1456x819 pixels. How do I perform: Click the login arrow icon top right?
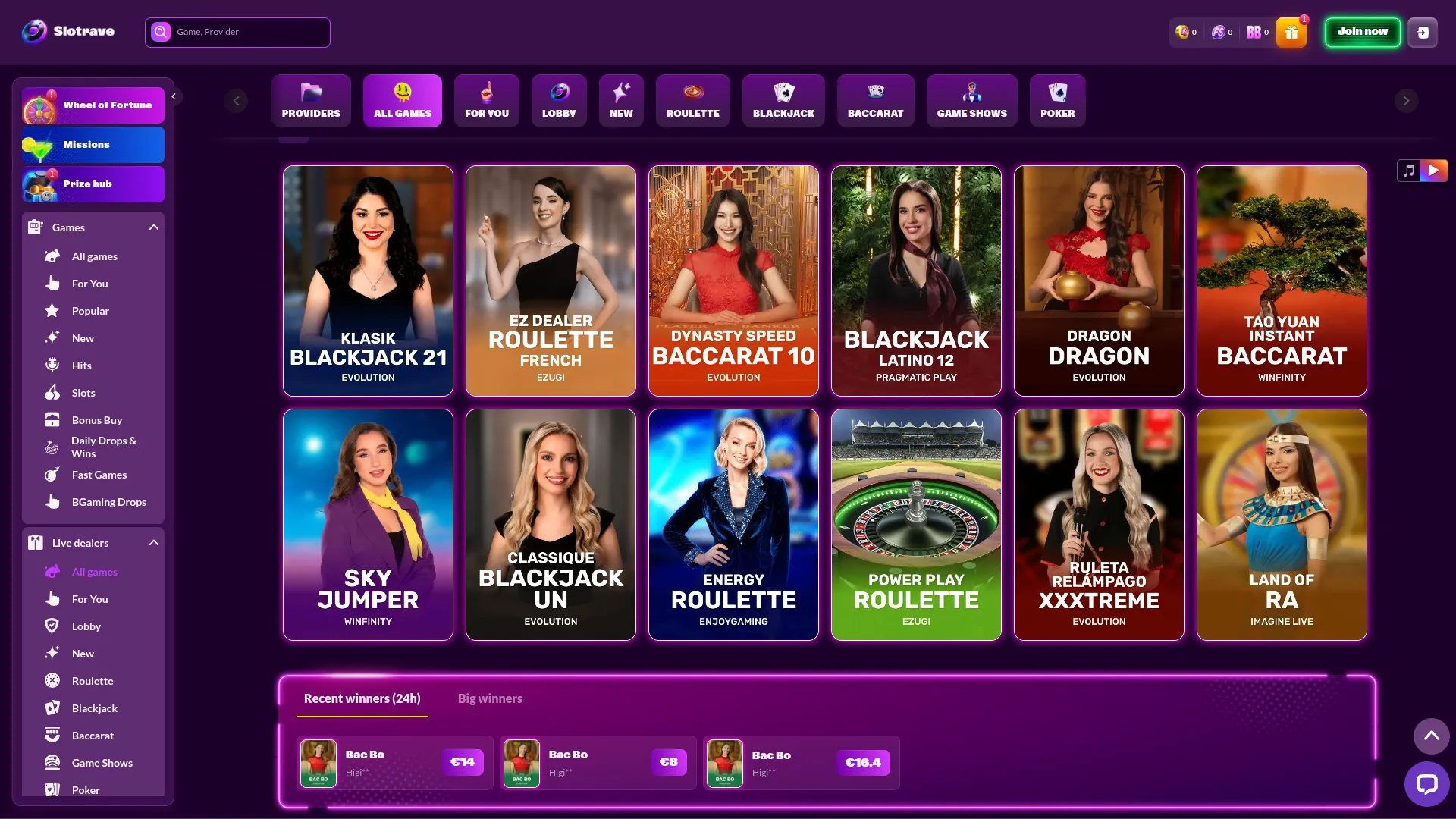[x=1423, y=32]
